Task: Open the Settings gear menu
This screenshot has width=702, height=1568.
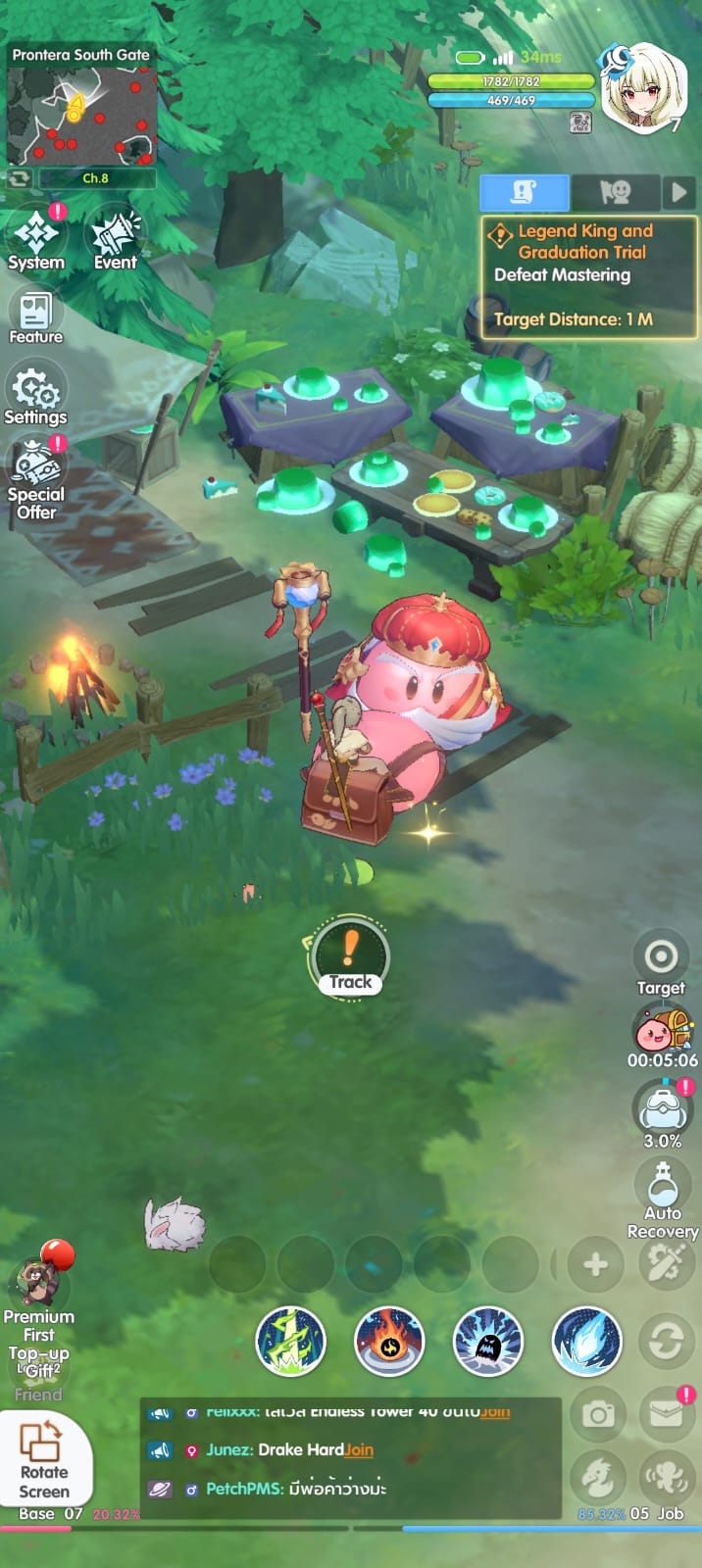Action: pos(35,394)
